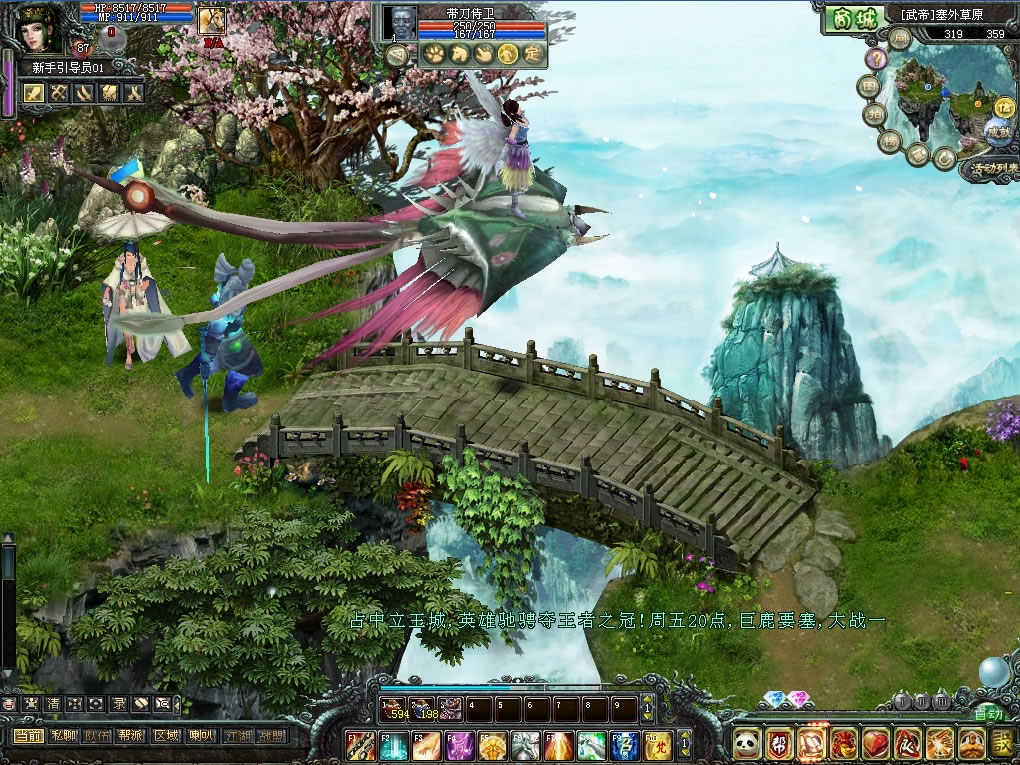Open the 活动列表 activity list
Screen dimensions: 1020x765
tap(993, 170)
